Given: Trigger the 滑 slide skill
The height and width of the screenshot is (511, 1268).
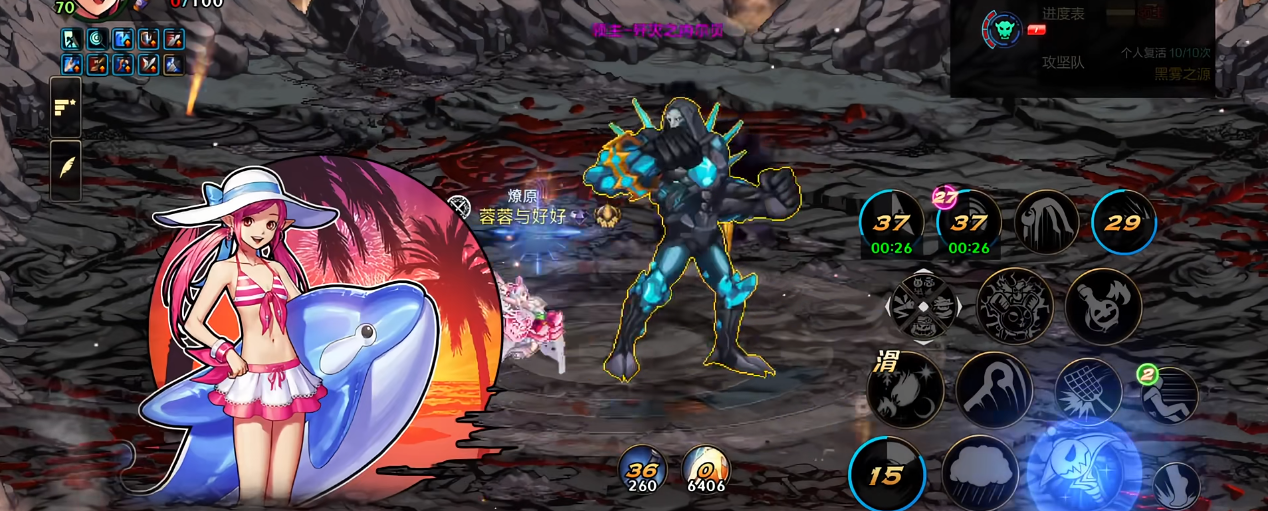Looking at the screenshot, I should pos(905,388).
